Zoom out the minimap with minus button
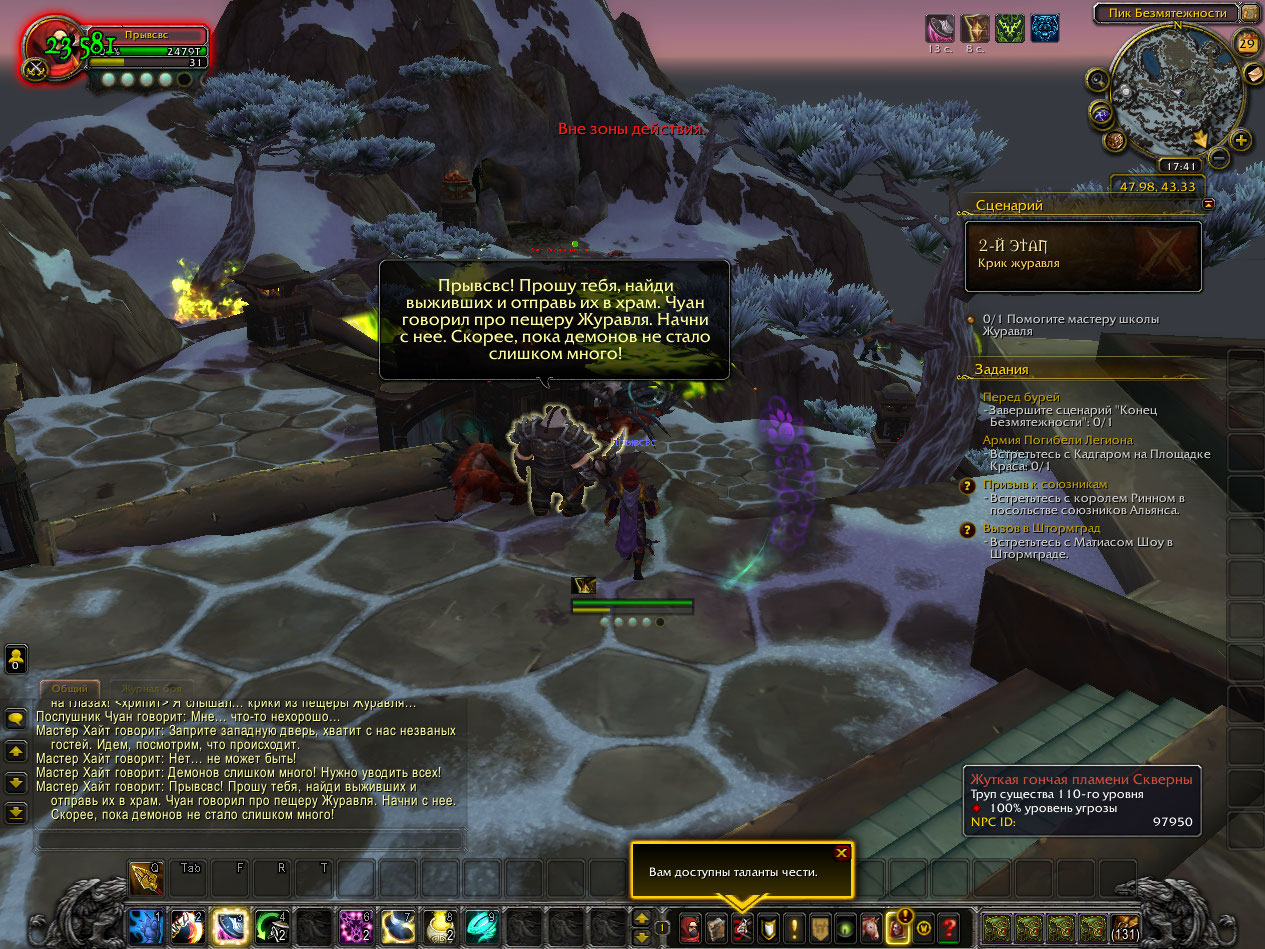 (x=1219, y=157)
